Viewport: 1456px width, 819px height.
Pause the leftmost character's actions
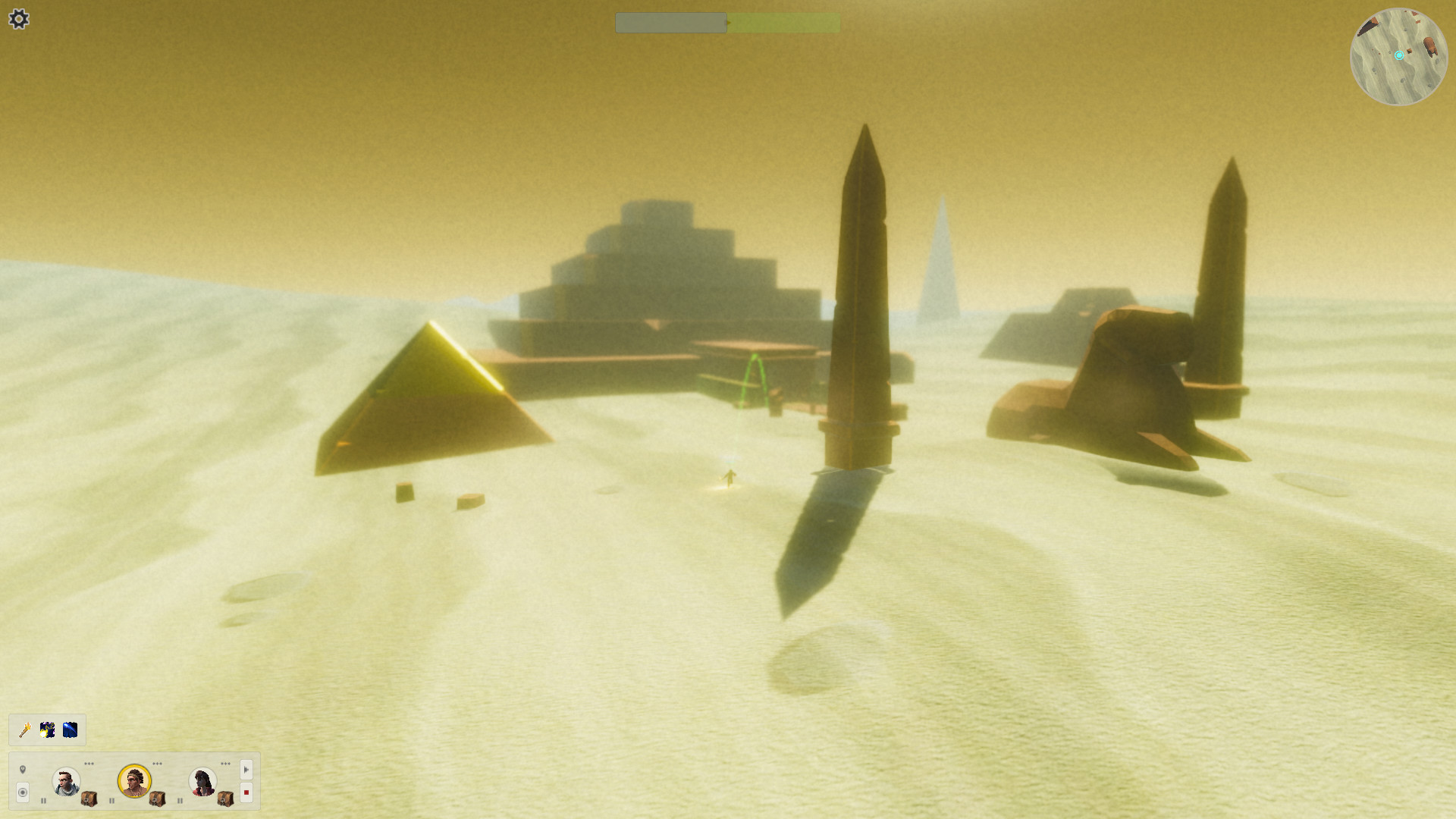point(43,801)
